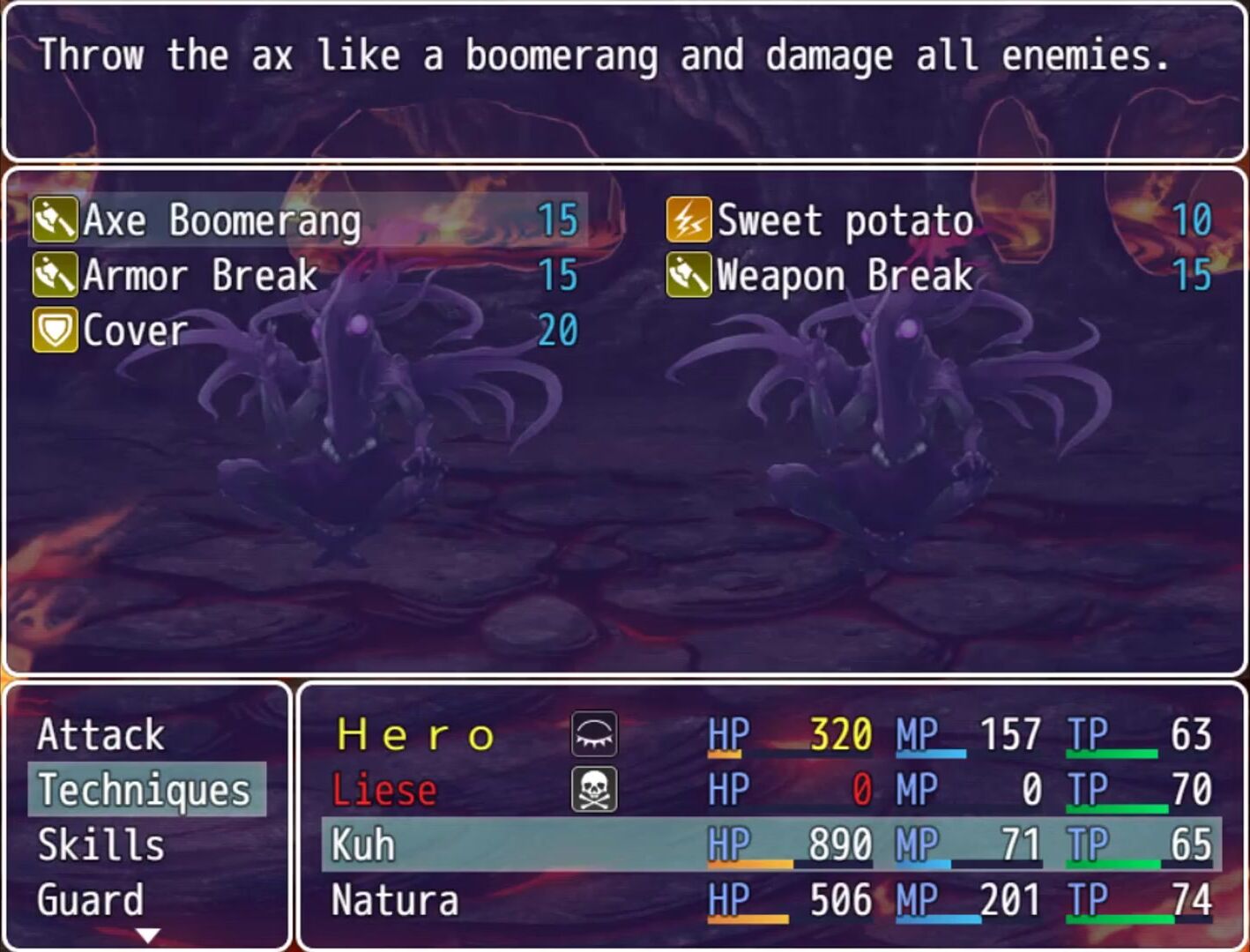Select Kuh's party status row
This screenshot has width=1250, height=952.
pyautogui.click(x=770, y=844)
